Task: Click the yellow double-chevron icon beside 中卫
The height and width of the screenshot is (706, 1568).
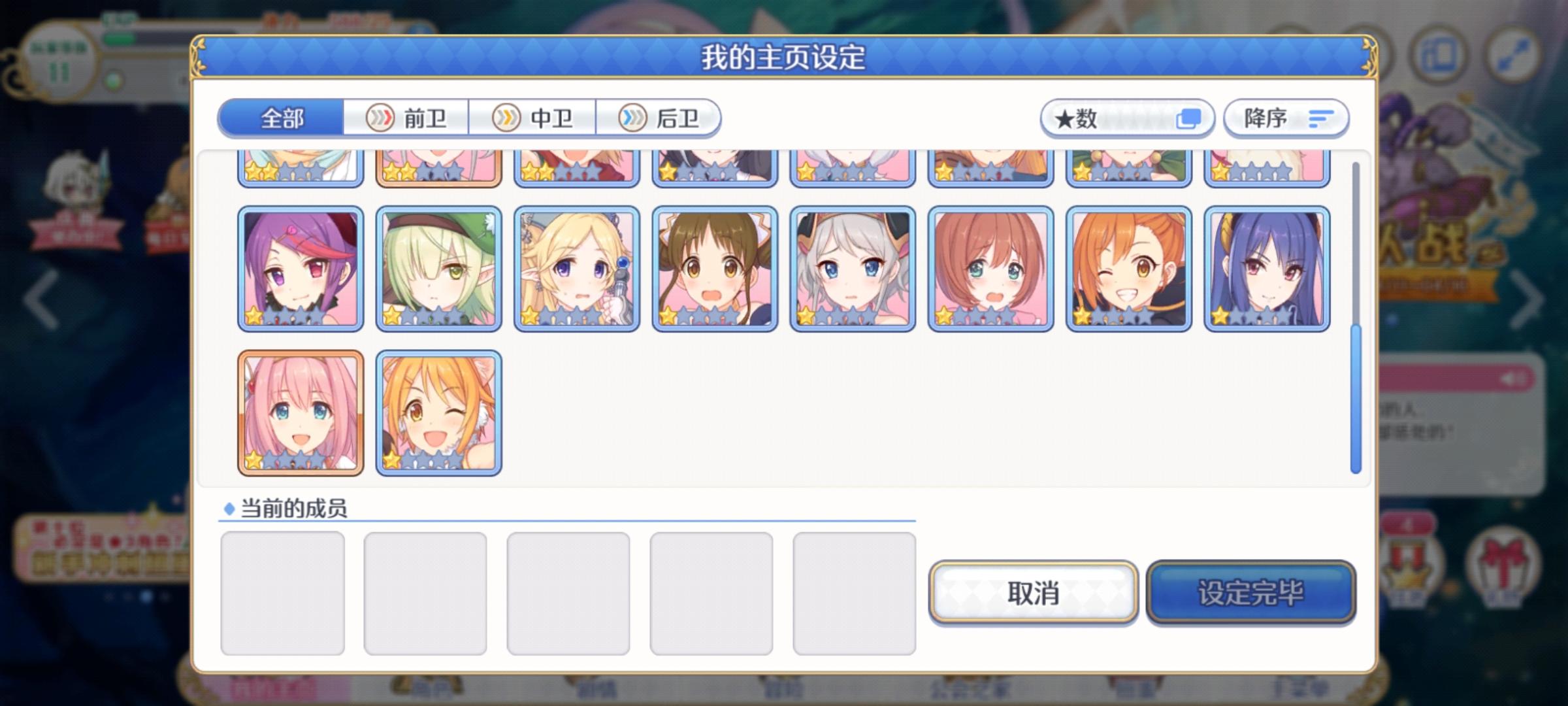Action: point(506,118)
